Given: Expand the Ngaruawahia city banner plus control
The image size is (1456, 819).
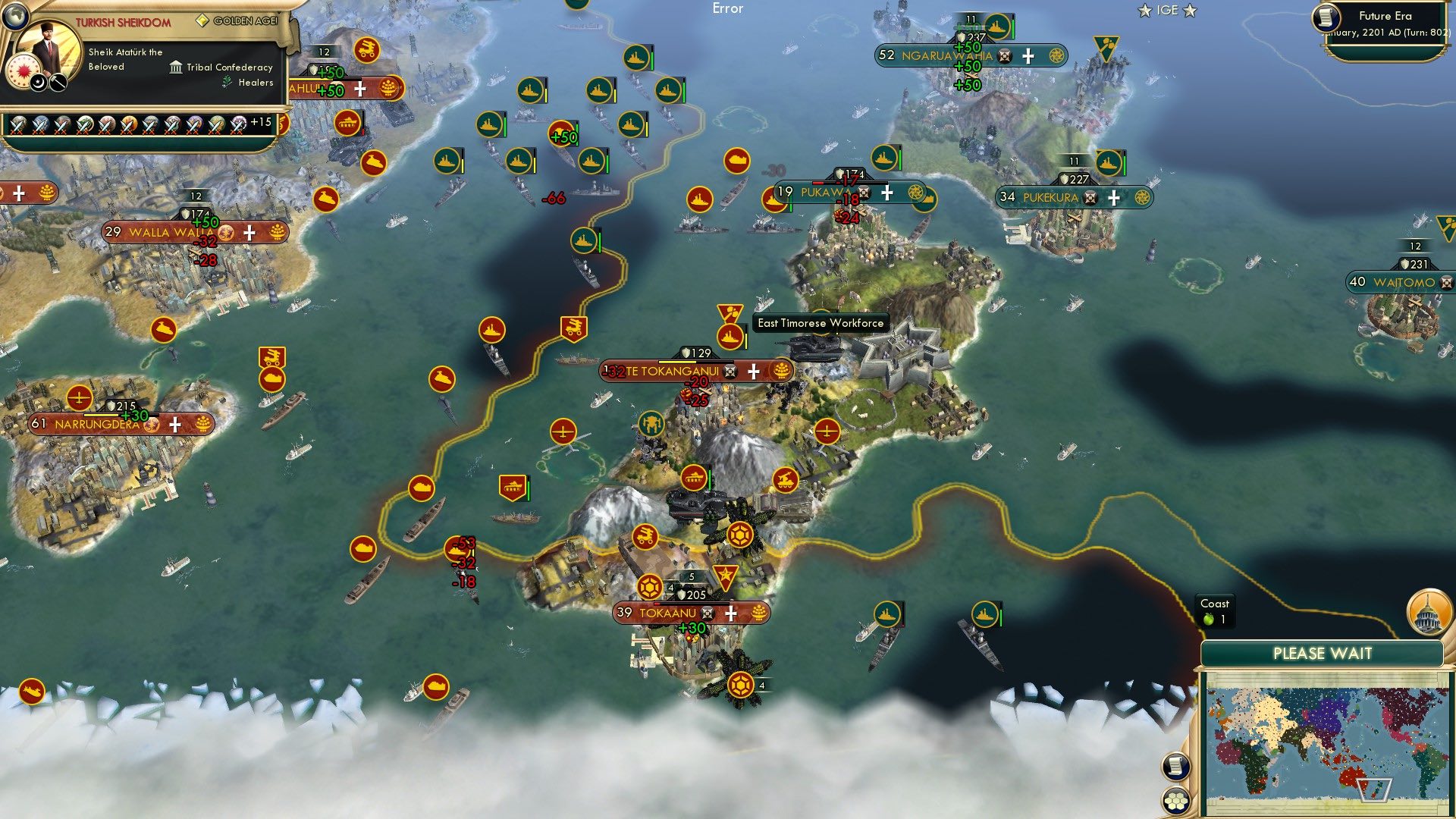Looking at the screenshot, I should point(1028,56).
